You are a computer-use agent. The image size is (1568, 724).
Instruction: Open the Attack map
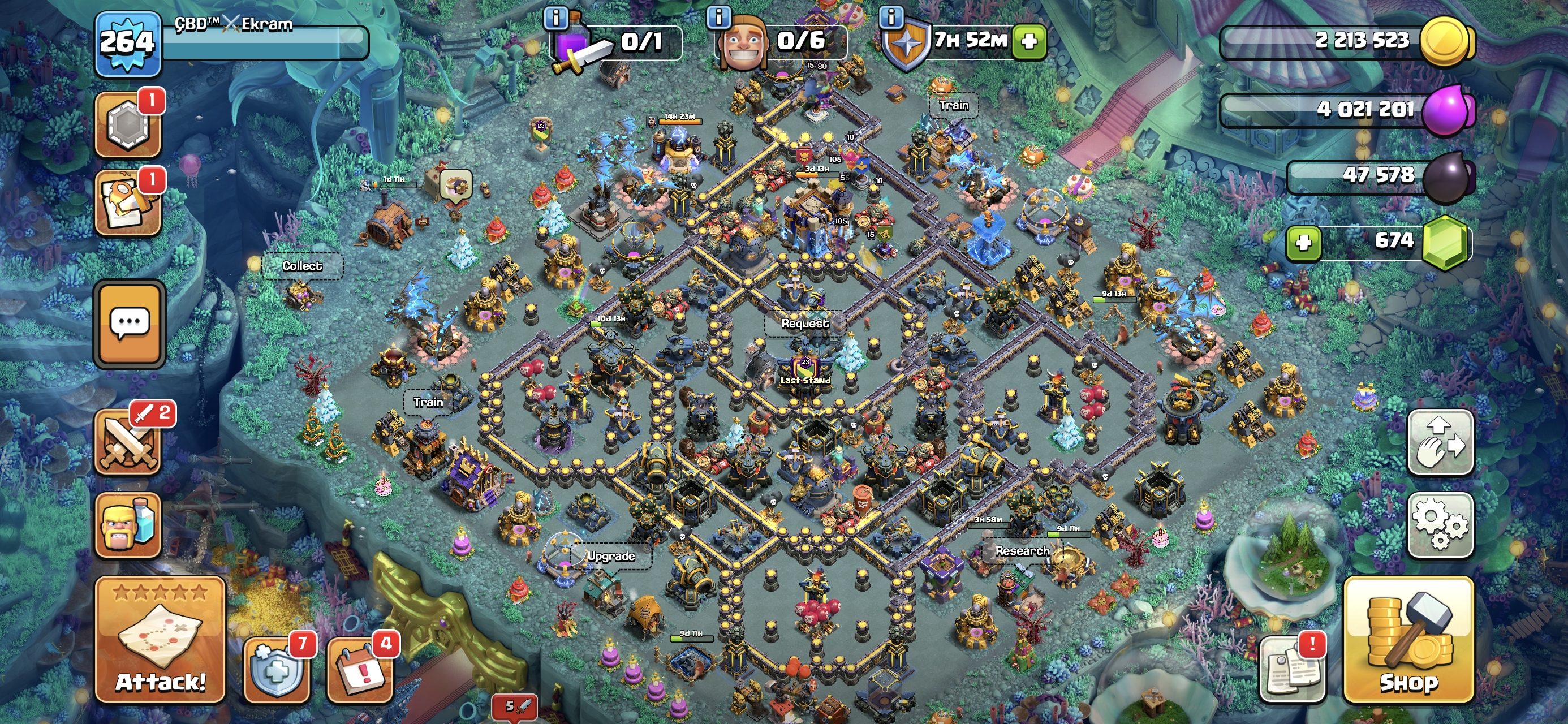point(160,639)
